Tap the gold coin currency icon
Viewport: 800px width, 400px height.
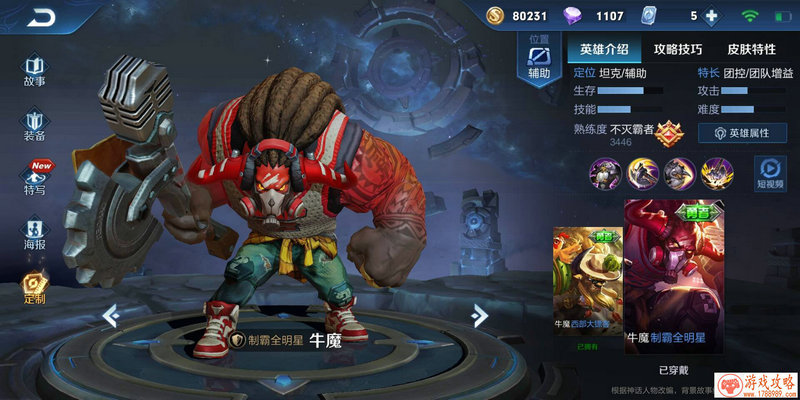[495, 16]
